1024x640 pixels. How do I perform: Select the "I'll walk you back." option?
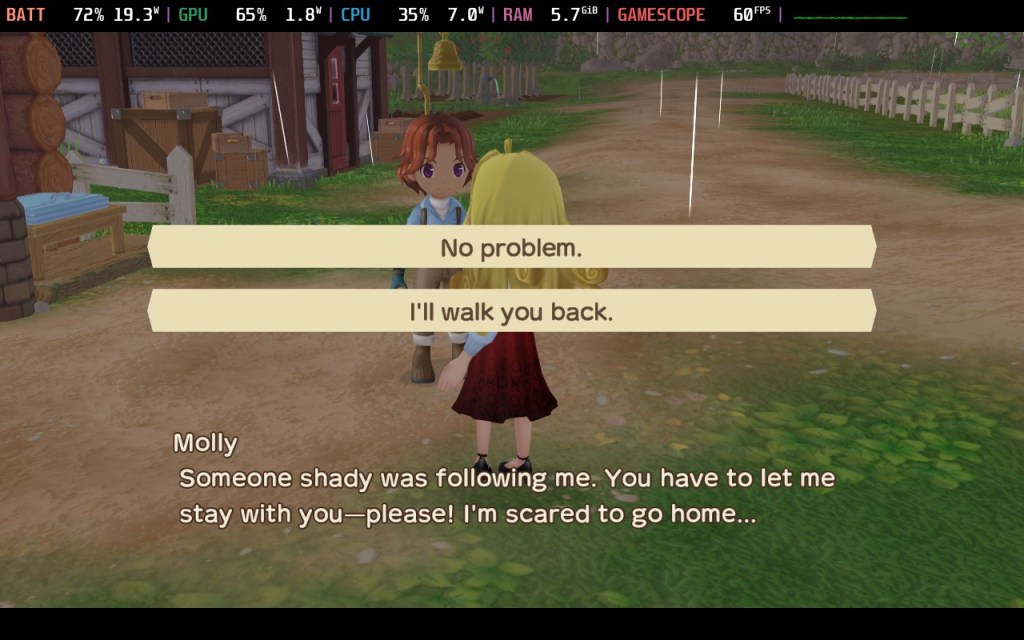coord(511,311)
